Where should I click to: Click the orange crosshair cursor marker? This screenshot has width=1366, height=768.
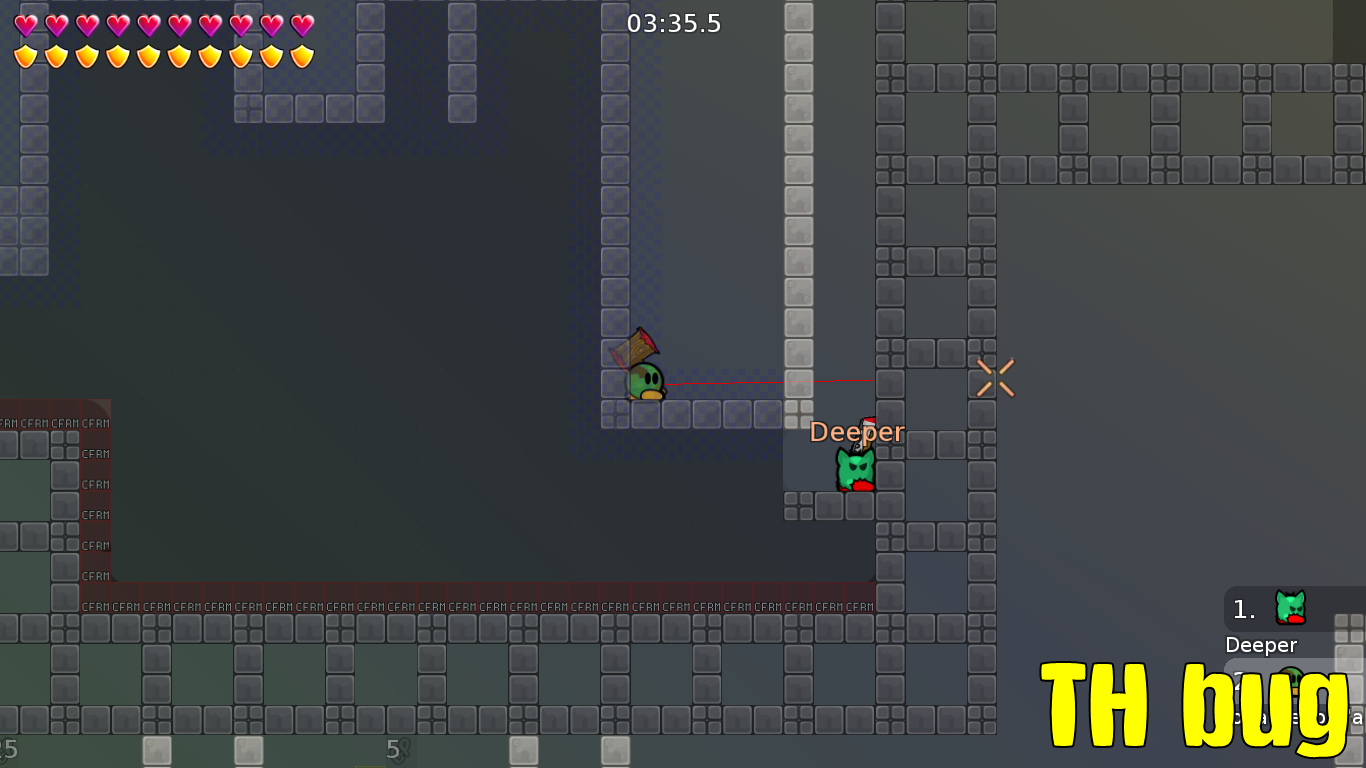995,375
